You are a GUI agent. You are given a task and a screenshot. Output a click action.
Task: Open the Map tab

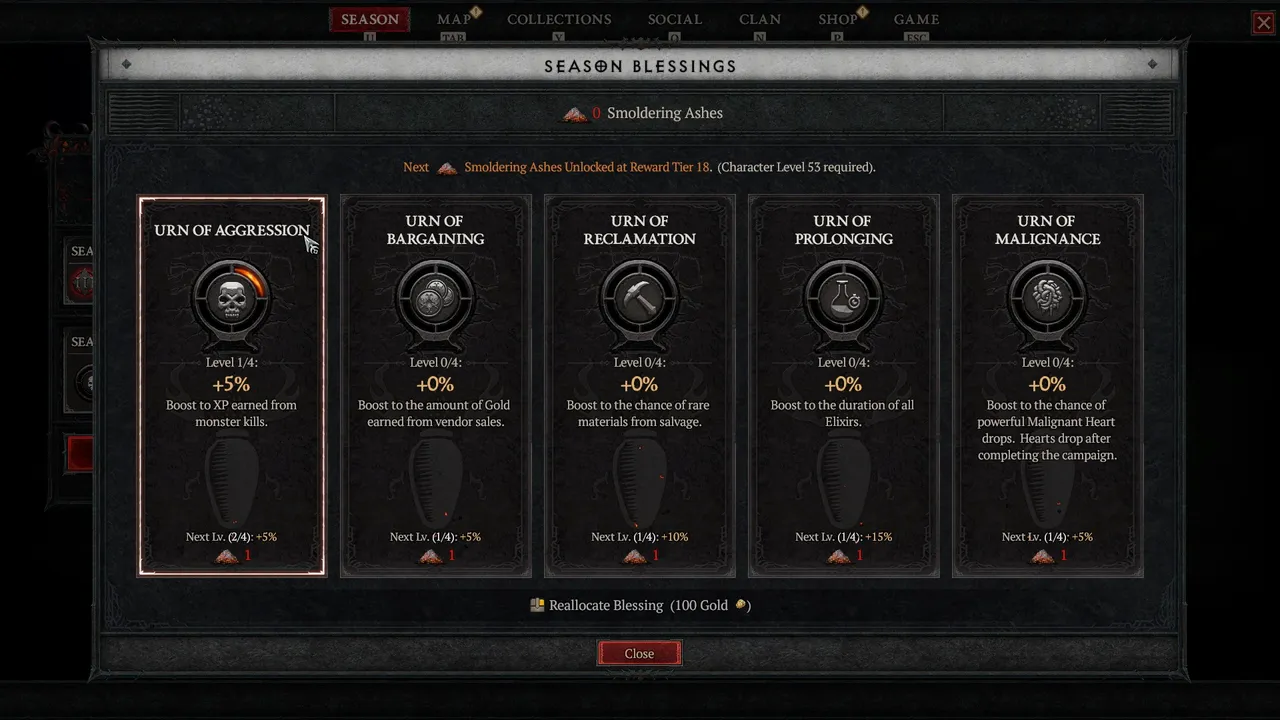(x=454, y=19)
